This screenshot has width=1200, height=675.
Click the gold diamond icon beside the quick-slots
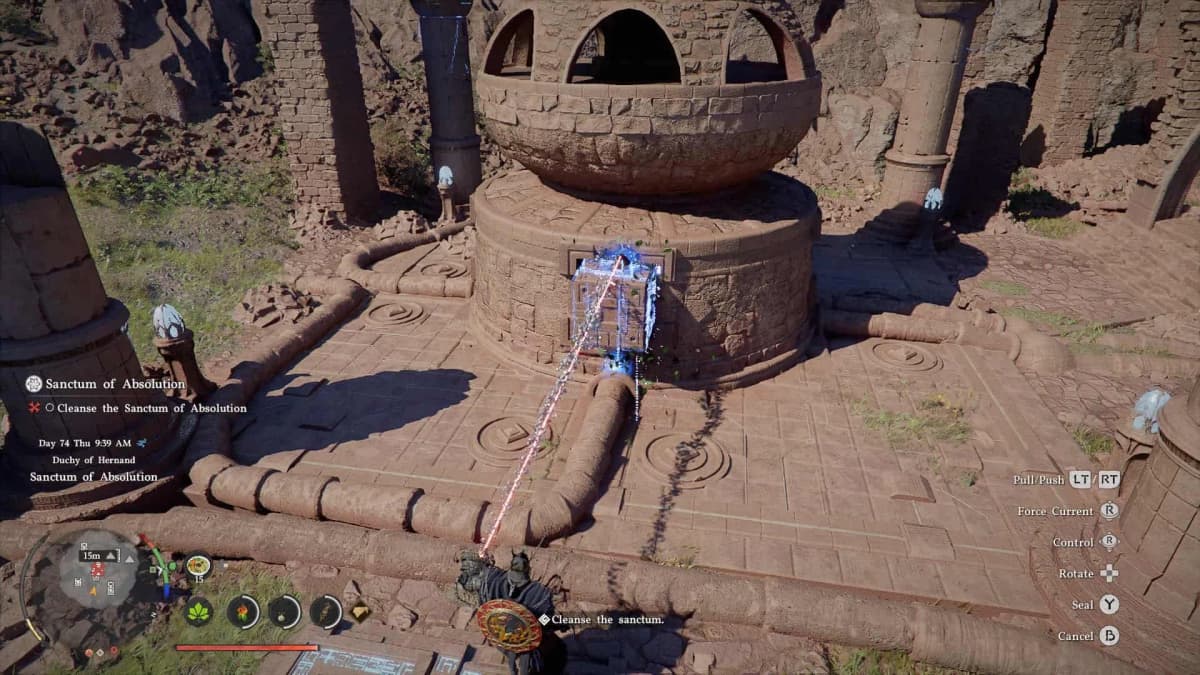[360, 612]
